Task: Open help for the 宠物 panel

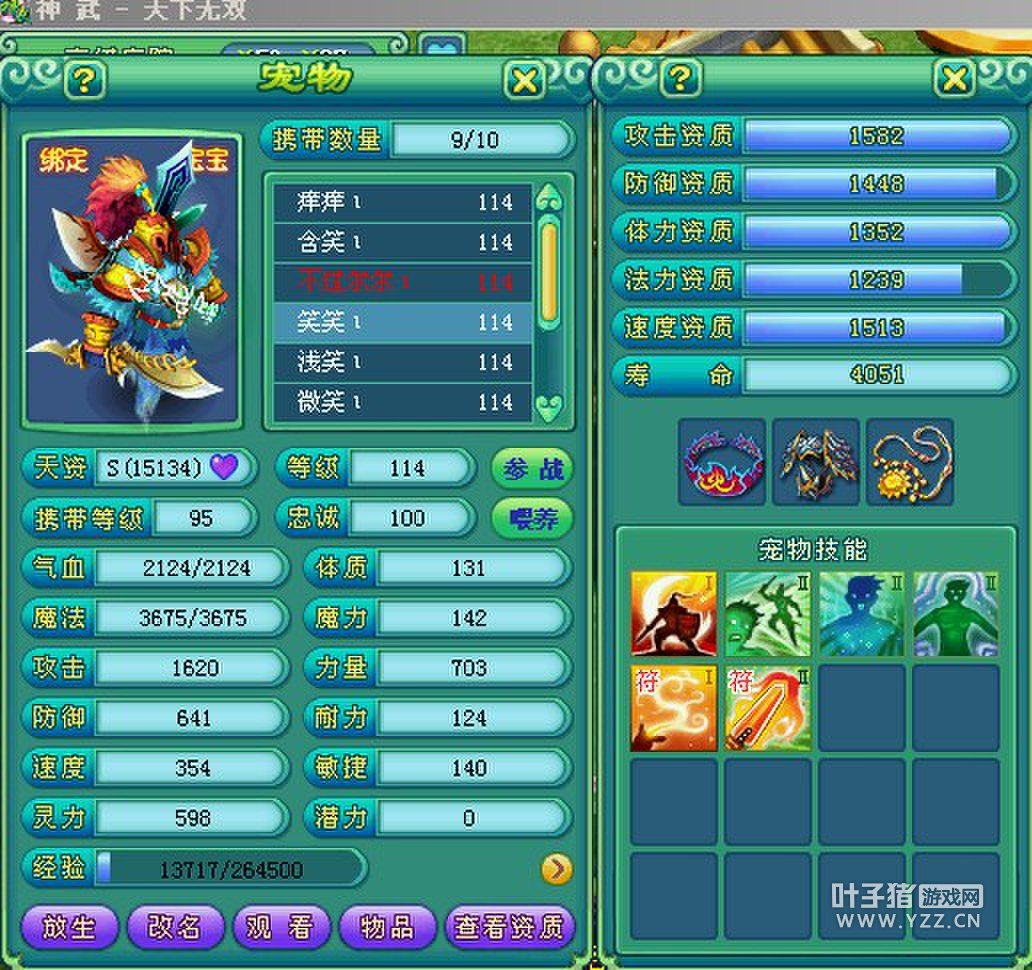Action: pos(84,80)
